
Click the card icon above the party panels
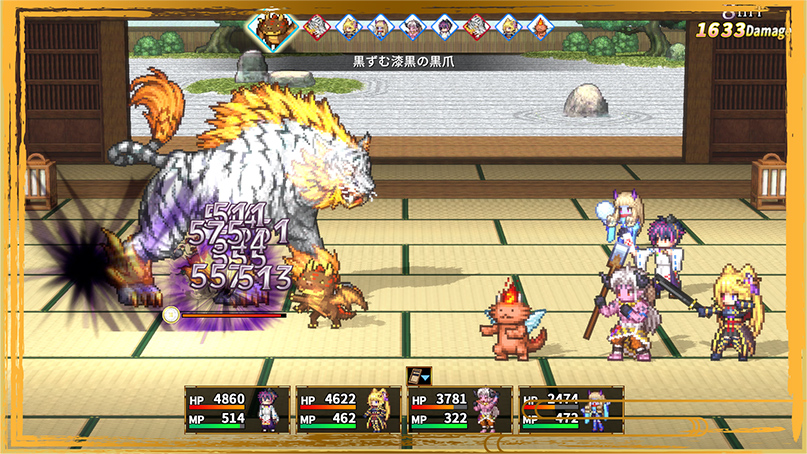point(418,376)
